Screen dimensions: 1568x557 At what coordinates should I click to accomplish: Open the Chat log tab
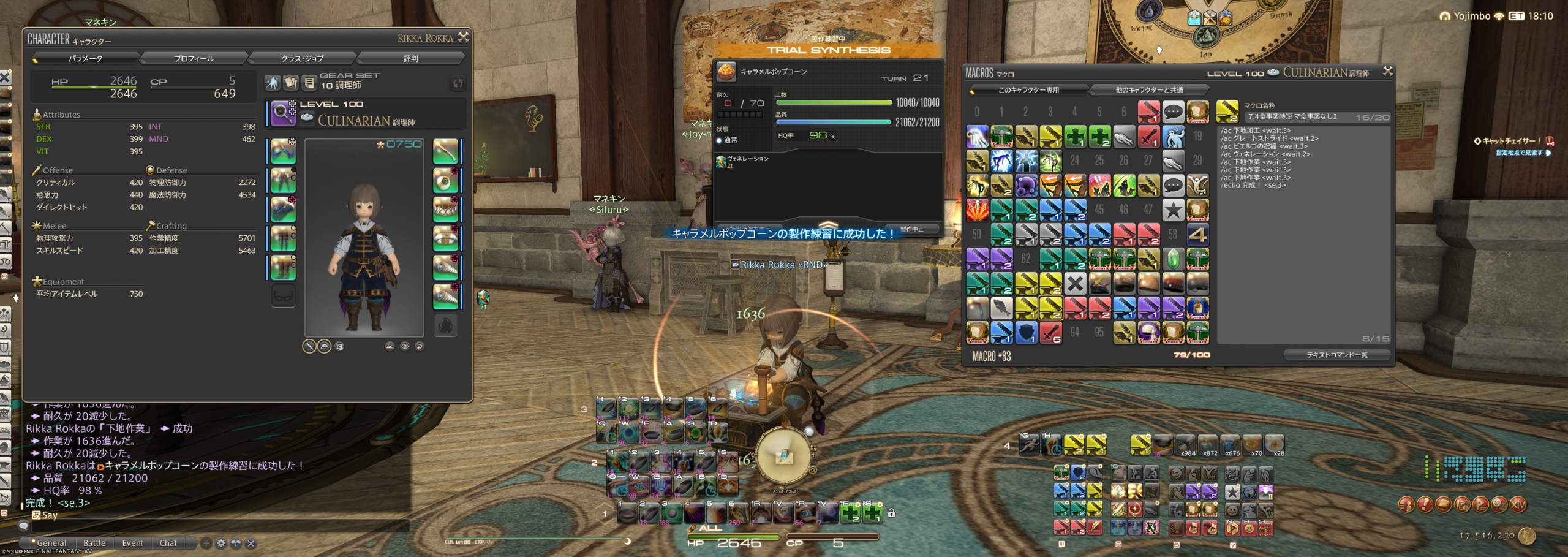pos(168,543)
